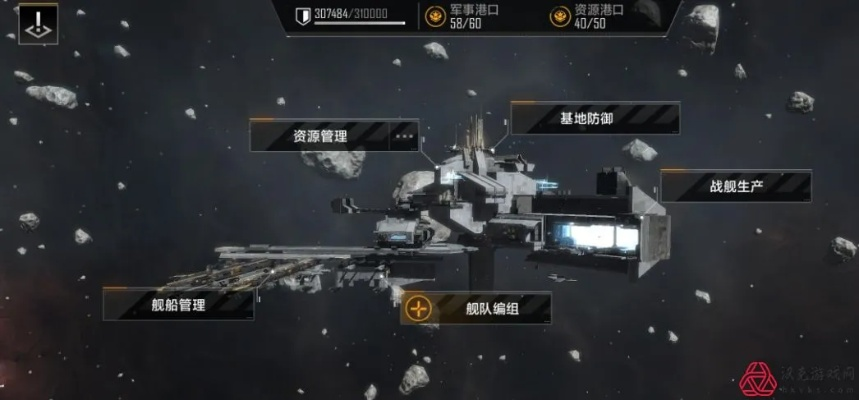Viewport: 859px width, 400px height.
Task: Open the 舰船管理 ship management menu
Action: coord(178,304)
